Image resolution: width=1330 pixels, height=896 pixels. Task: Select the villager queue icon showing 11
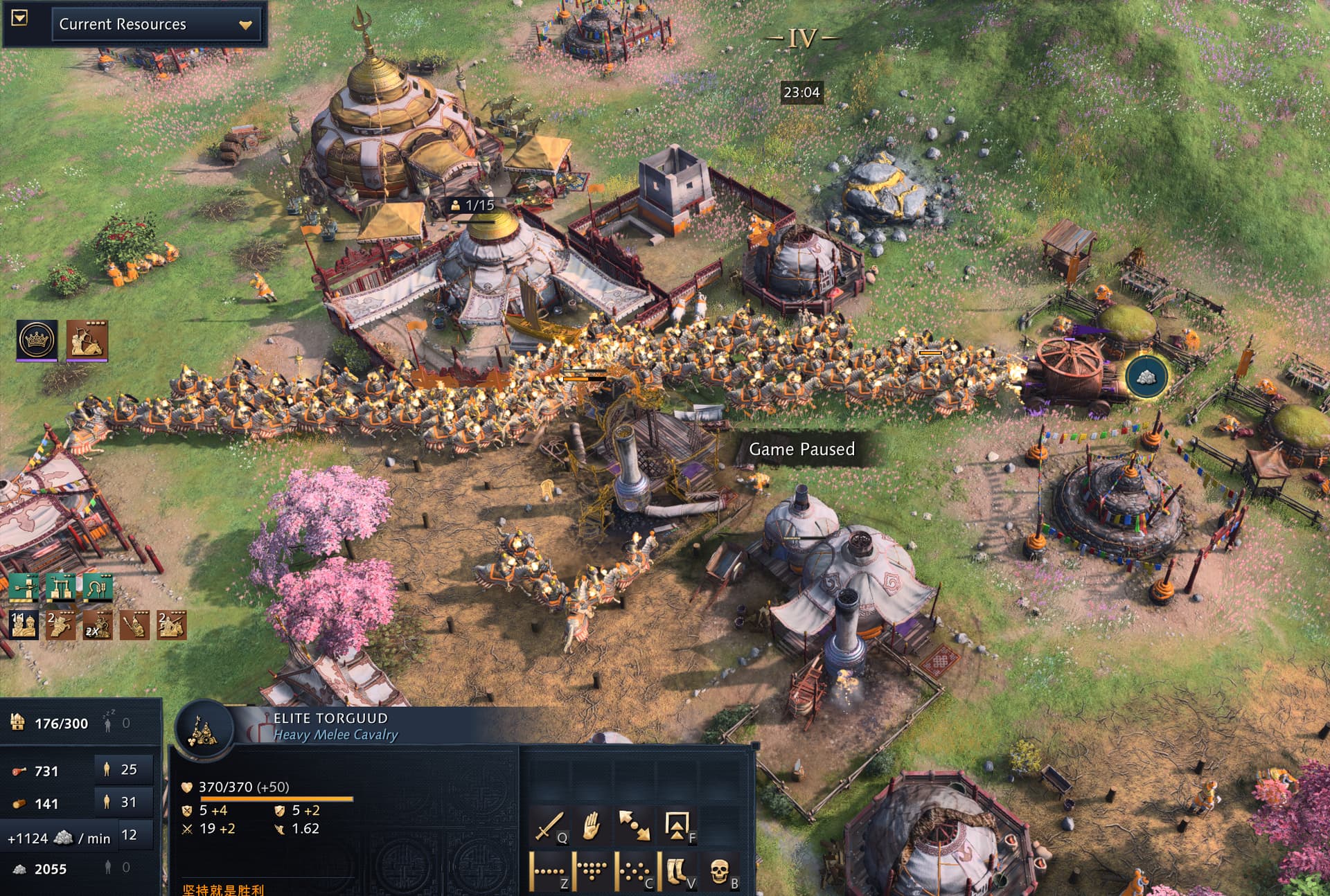coord(24,625)
